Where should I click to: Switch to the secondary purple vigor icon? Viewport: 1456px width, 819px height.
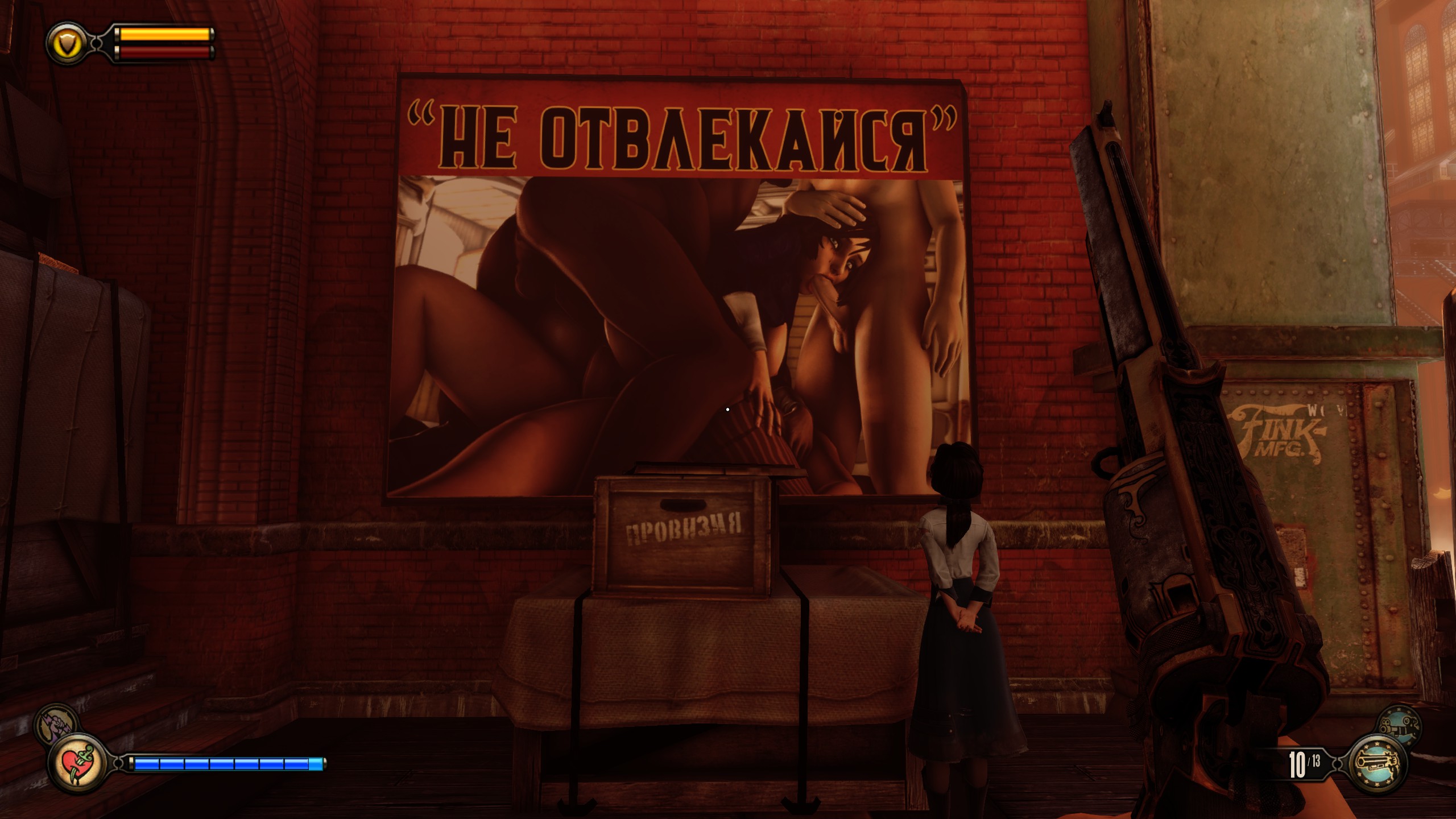click(55, 725)
